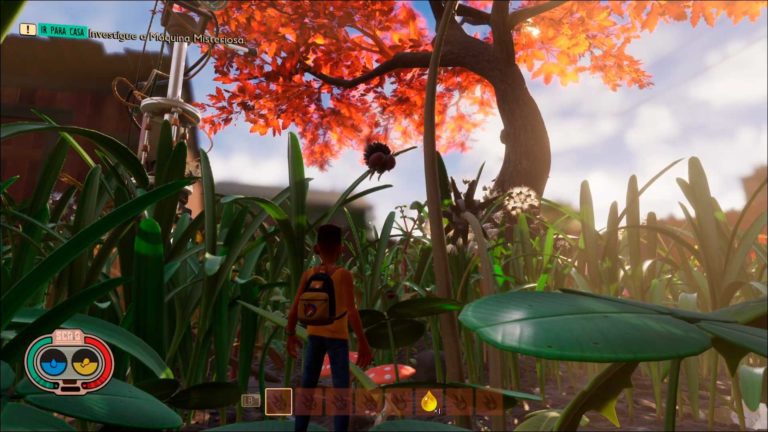Click the yellow exclamation quest icon

click(27, 30)
